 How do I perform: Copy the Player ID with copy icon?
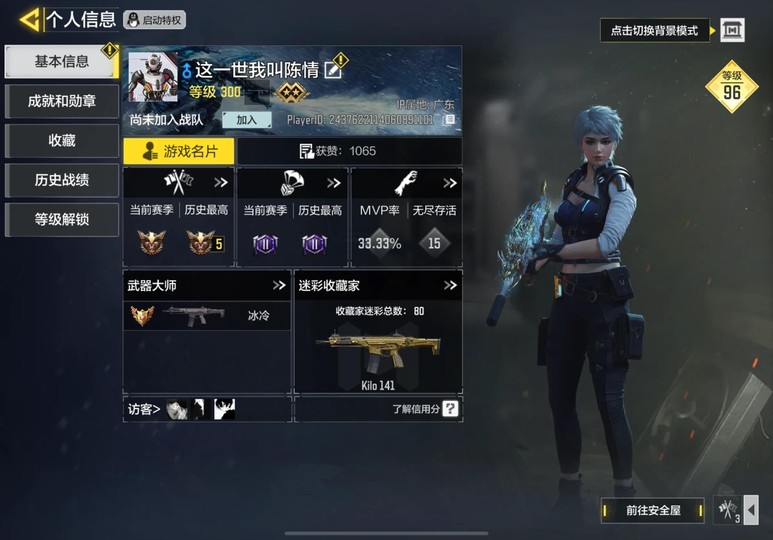pos(450,120)
